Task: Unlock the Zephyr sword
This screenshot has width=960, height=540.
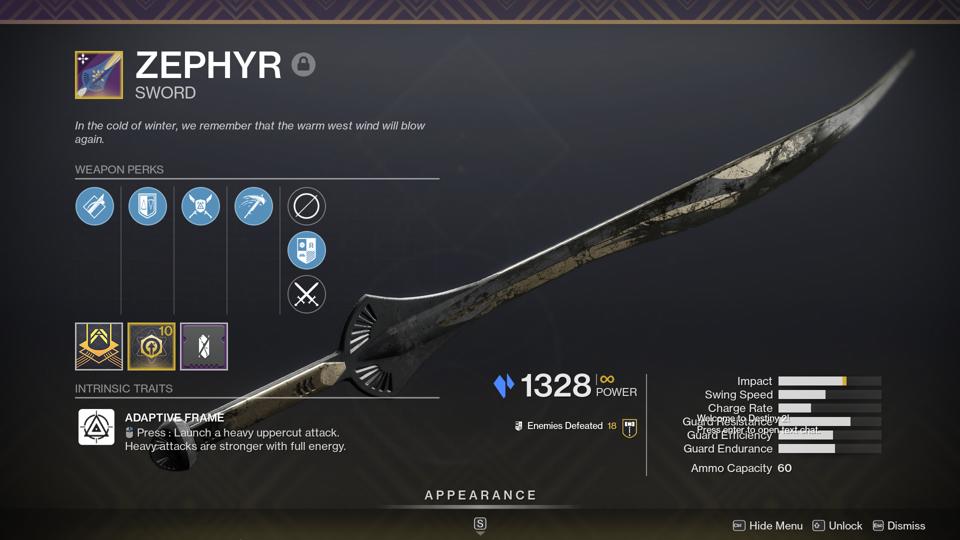Action: [x=837, y=526]
